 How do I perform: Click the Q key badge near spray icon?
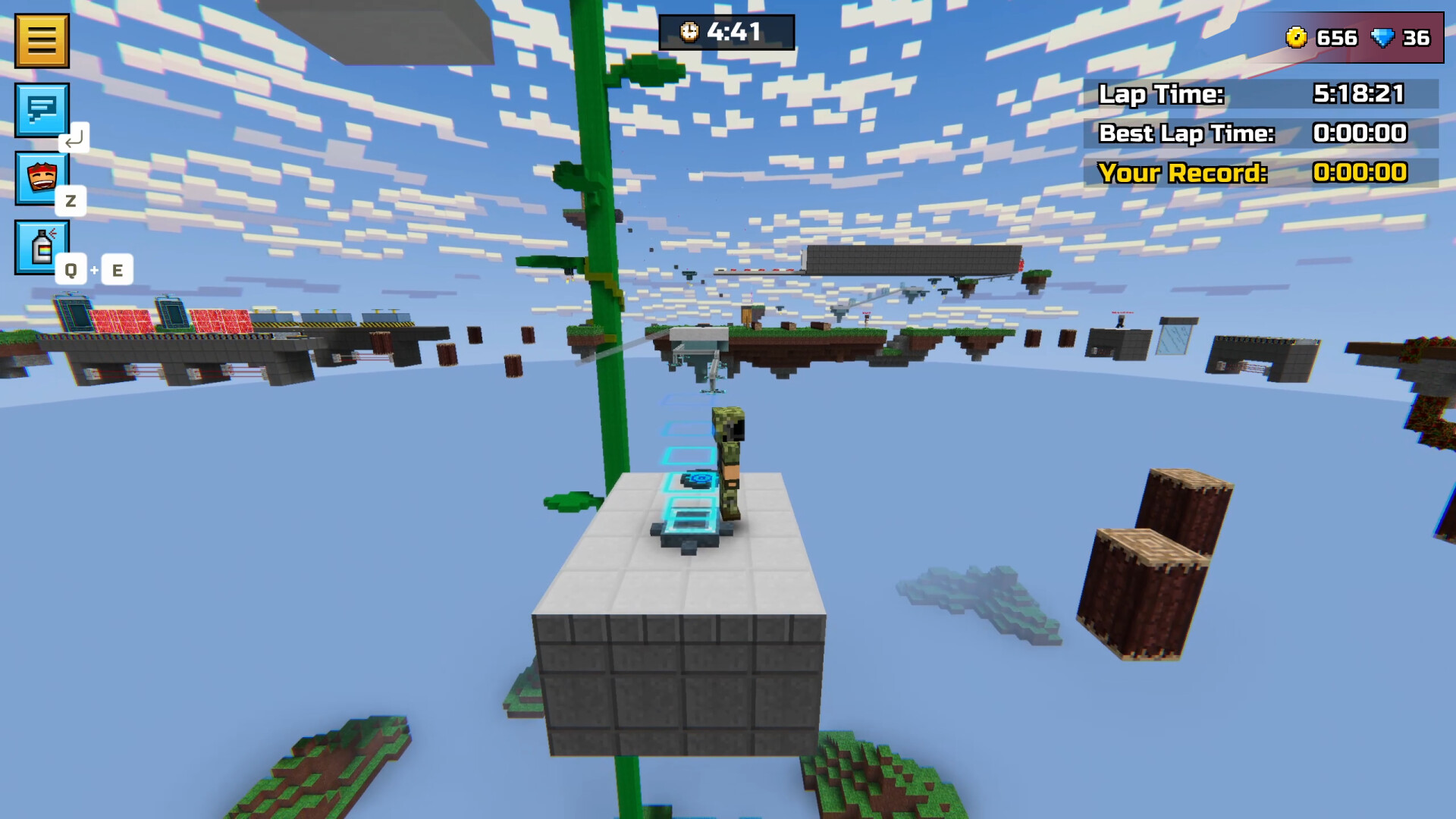tap(71, 269)
